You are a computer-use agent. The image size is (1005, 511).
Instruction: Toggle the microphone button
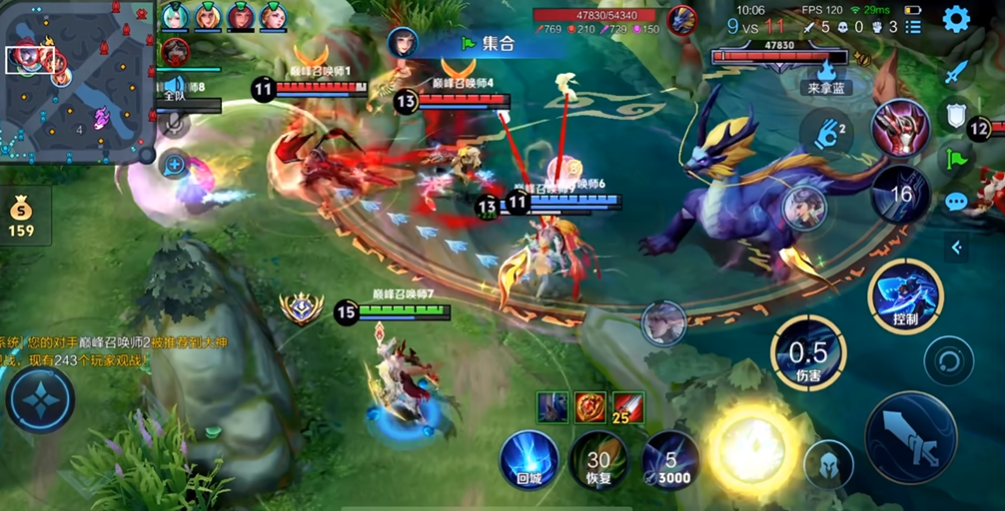(175, 122)
